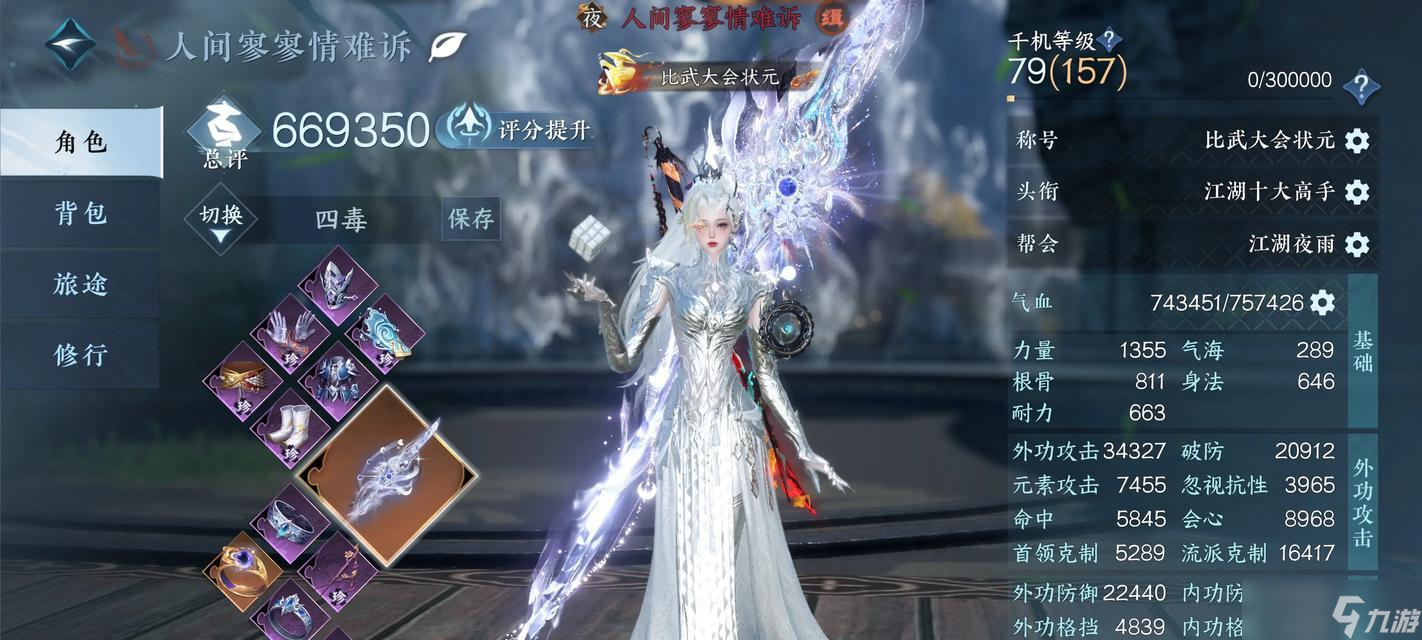Select the white boots slot
Viewport: 1422px width, 640px height.
(290, 426)
